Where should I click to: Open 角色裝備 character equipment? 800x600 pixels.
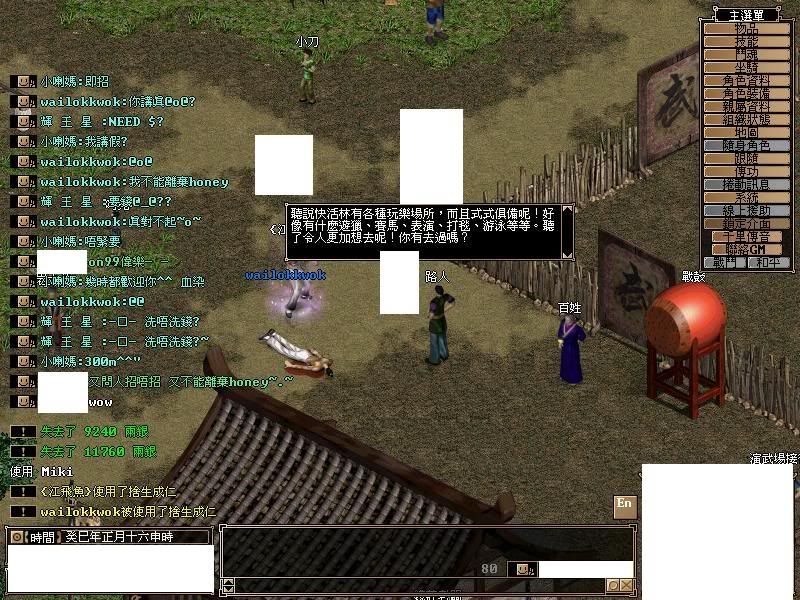[x=746, y=93]
